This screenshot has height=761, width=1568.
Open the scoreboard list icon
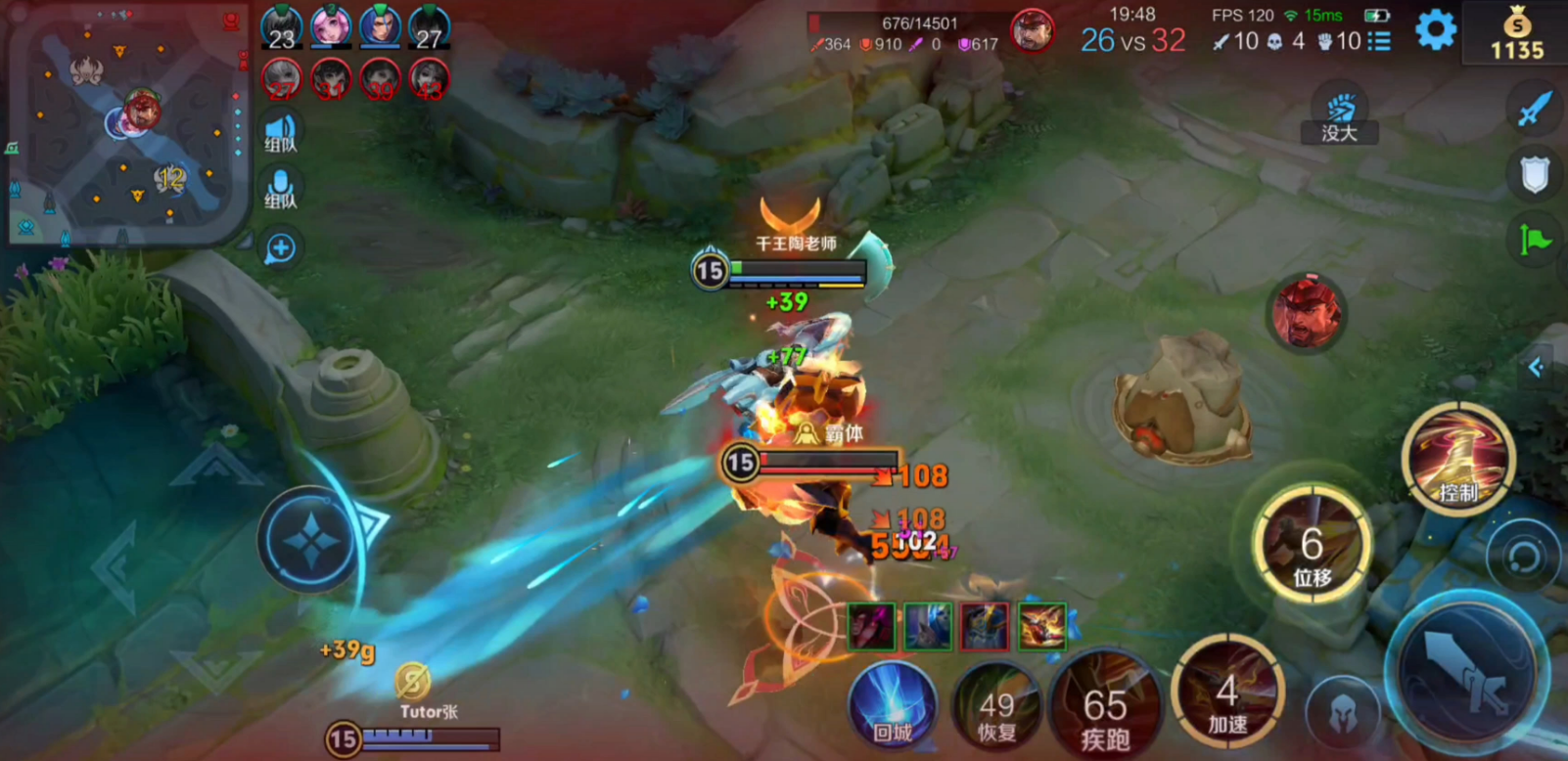click(x=1379, y=41)
